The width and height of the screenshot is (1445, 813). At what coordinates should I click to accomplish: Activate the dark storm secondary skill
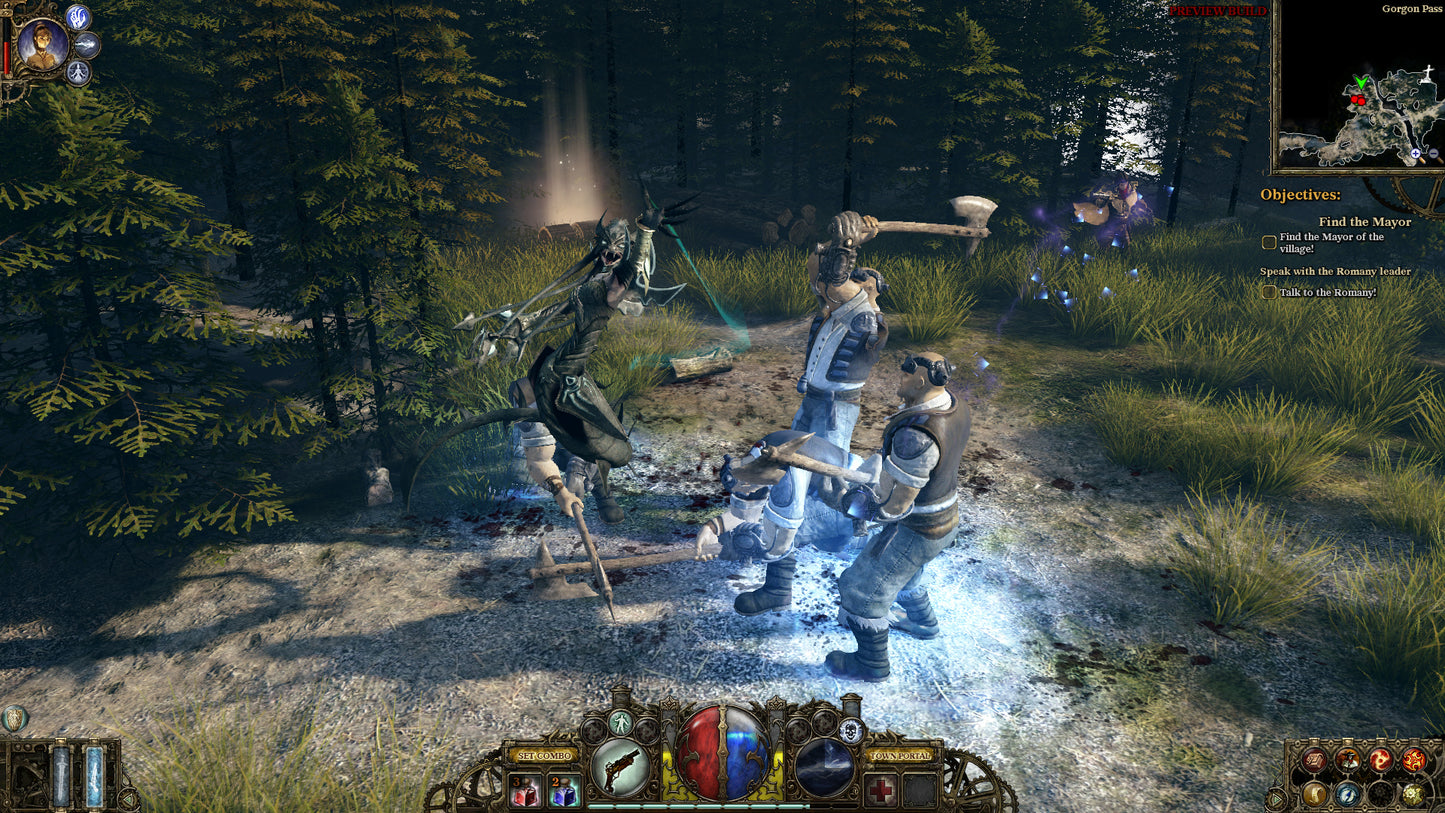[x=825, y=767]
